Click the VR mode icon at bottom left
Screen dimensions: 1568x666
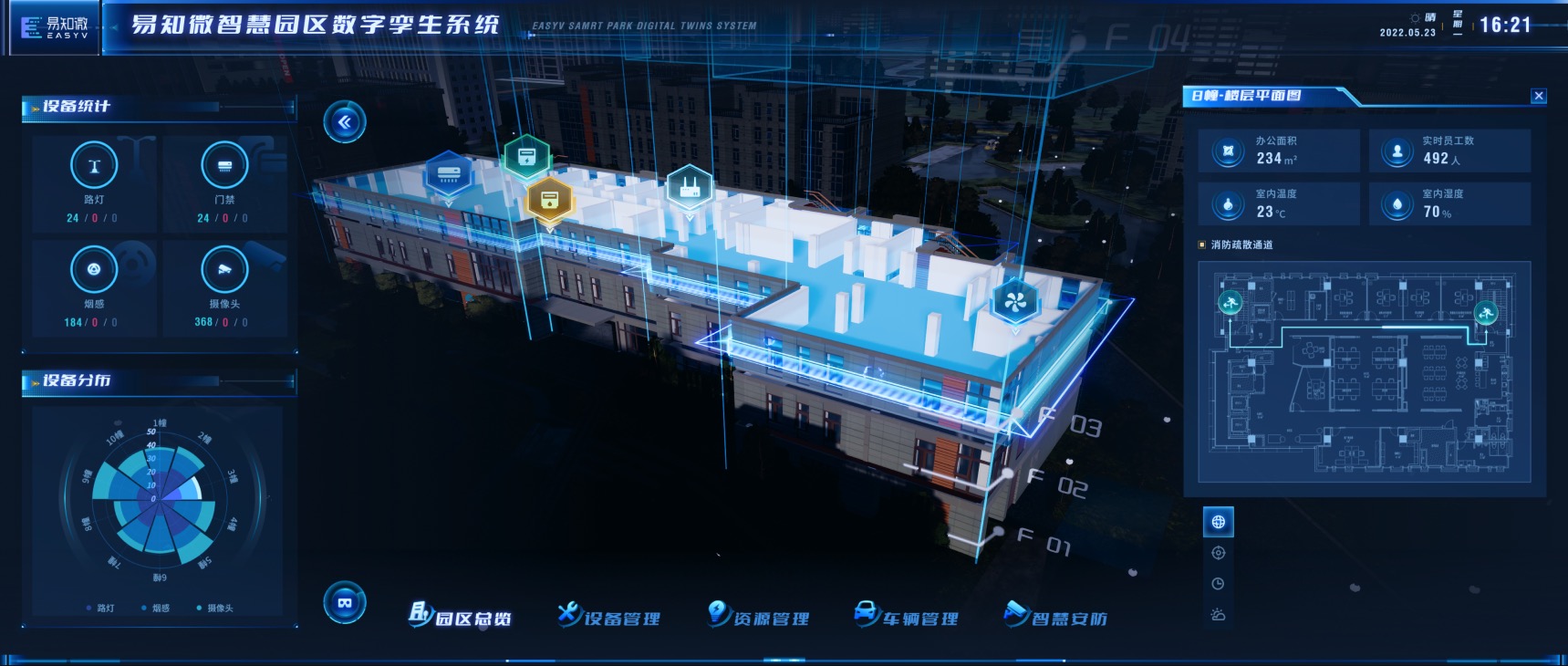click(x=344, y=603)
